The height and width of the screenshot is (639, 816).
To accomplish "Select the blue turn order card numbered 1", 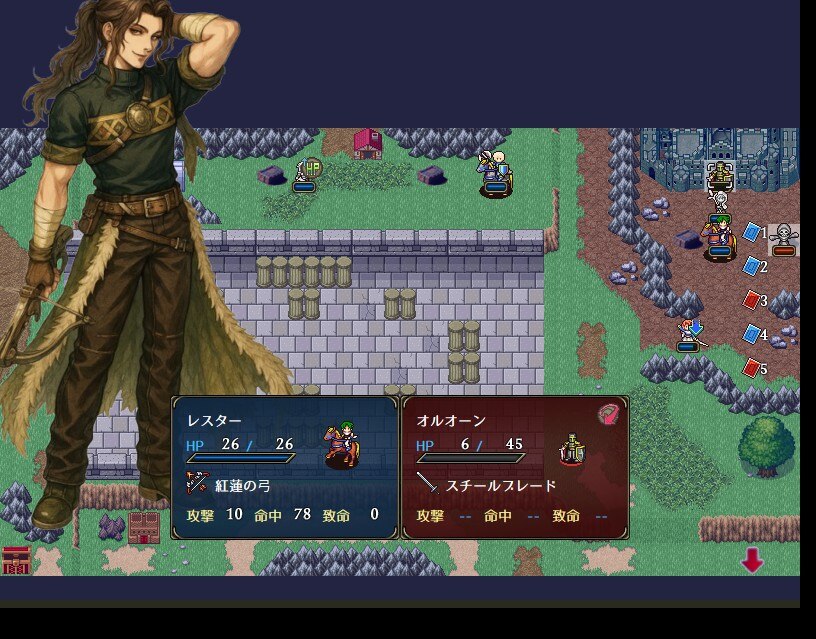I will click(752, 232).
